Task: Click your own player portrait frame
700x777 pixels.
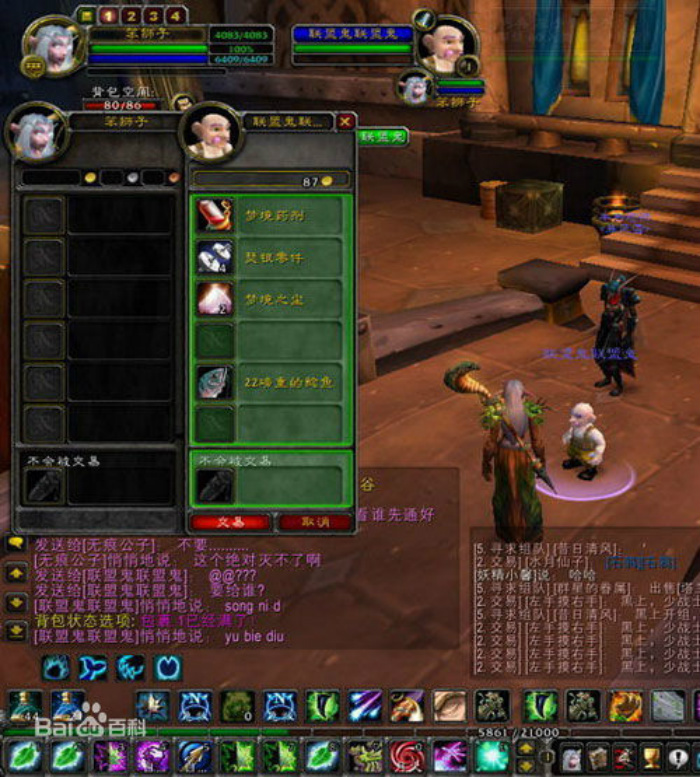Action: [50, 47]
